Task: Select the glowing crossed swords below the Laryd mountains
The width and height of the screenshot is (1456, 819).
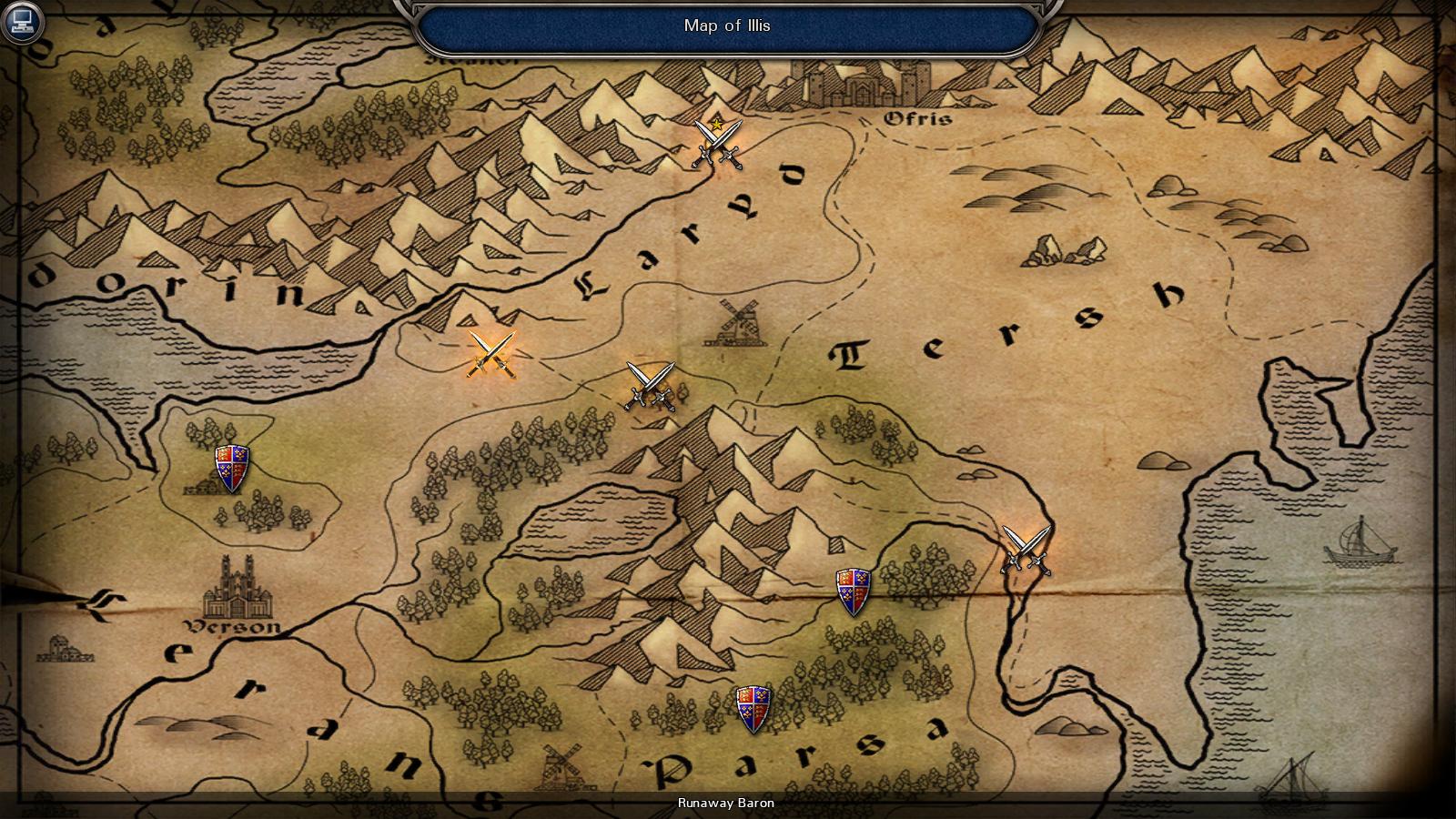Action: point(490,355)
